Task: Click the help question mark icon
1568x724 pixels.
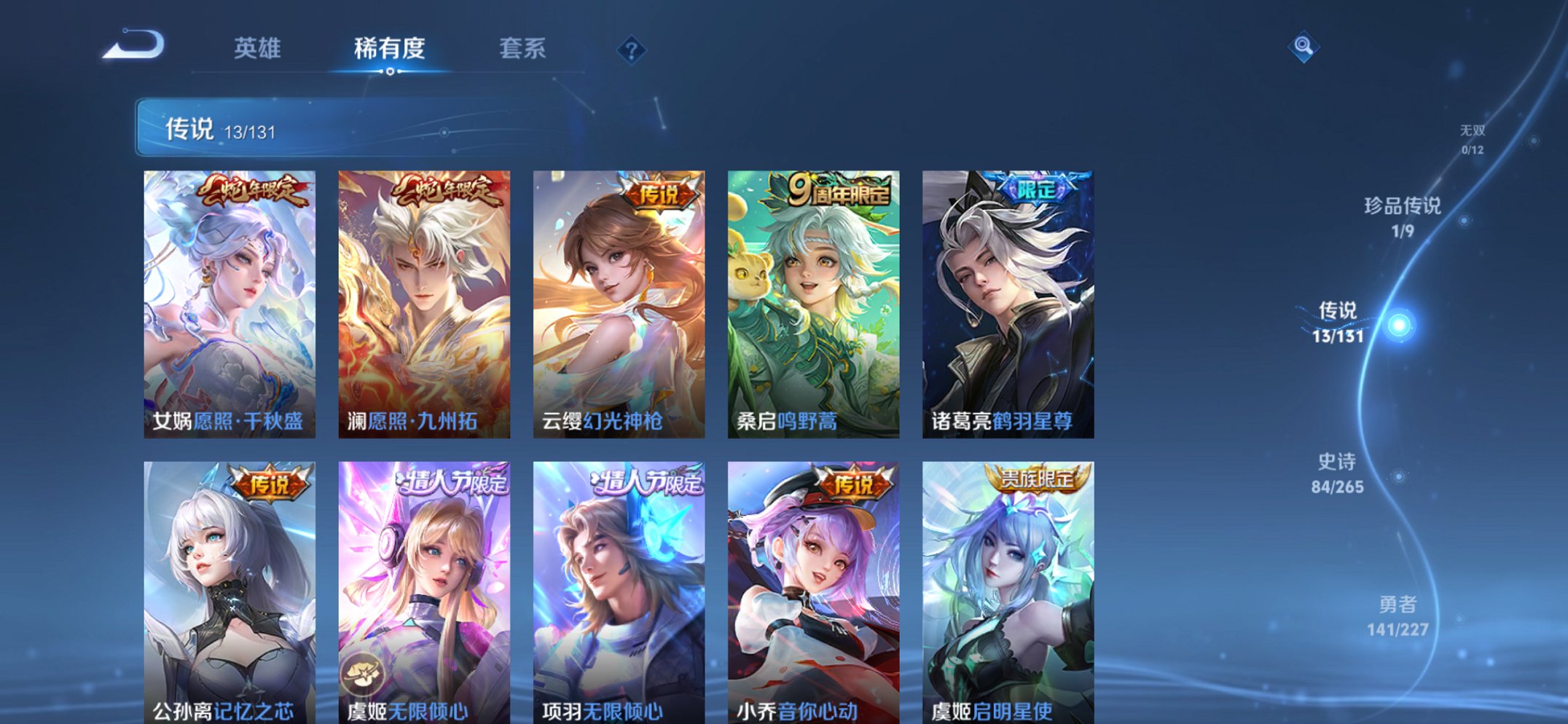Action: (631, 50)
